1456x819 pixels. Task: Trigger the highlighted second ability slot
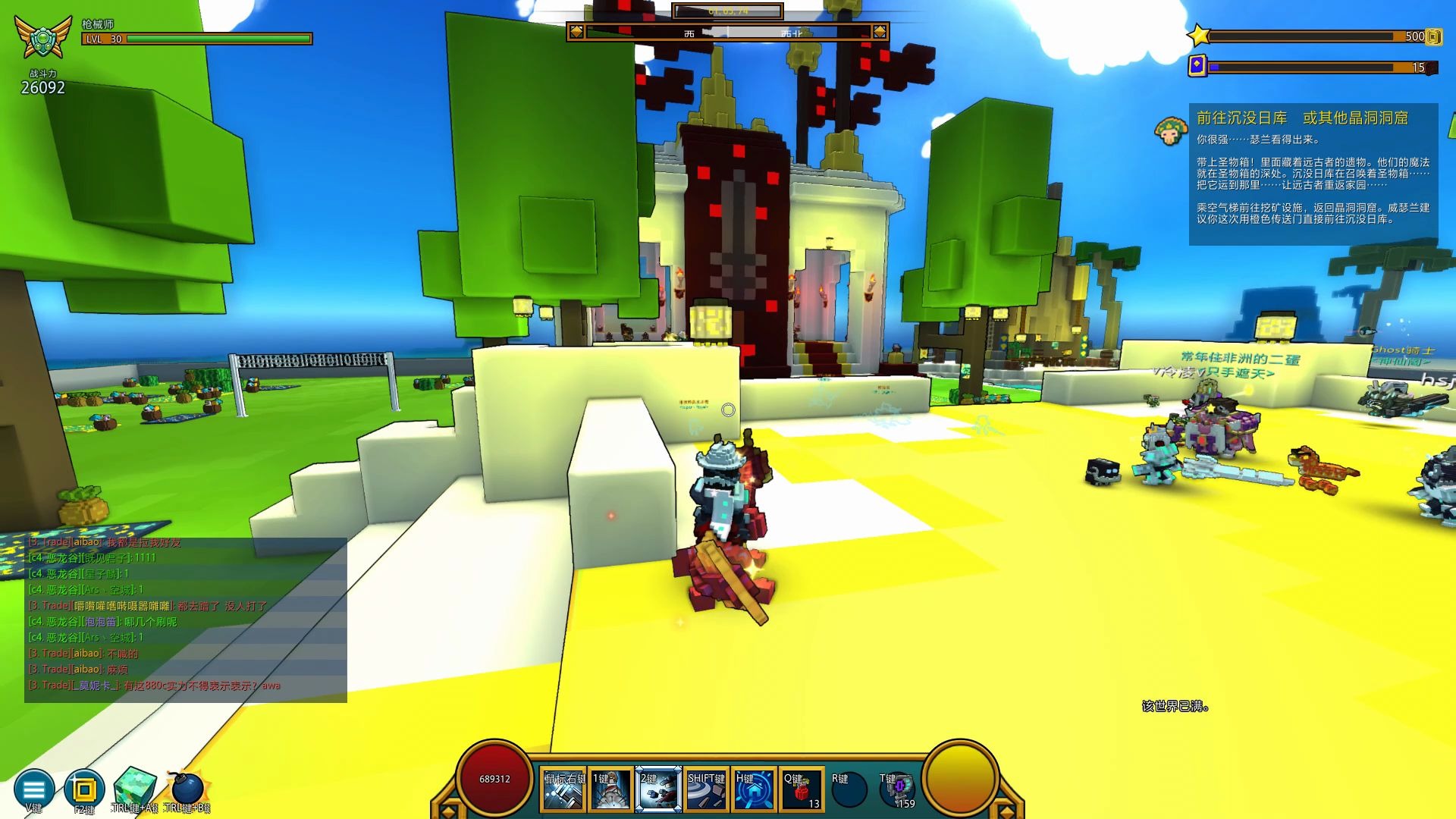tap(658, 789)
